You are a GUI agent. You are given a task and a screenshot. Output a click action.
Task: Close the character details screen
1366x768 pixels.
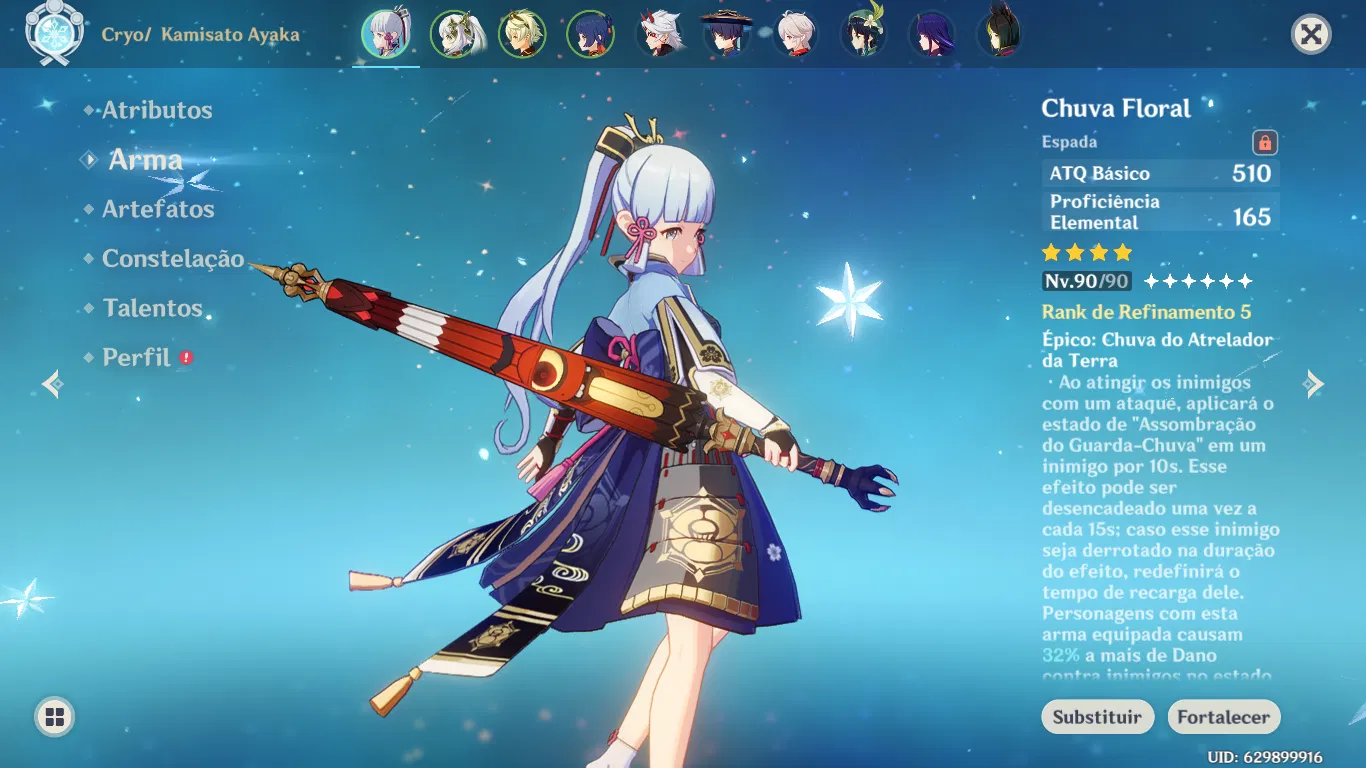(1310, 32)
